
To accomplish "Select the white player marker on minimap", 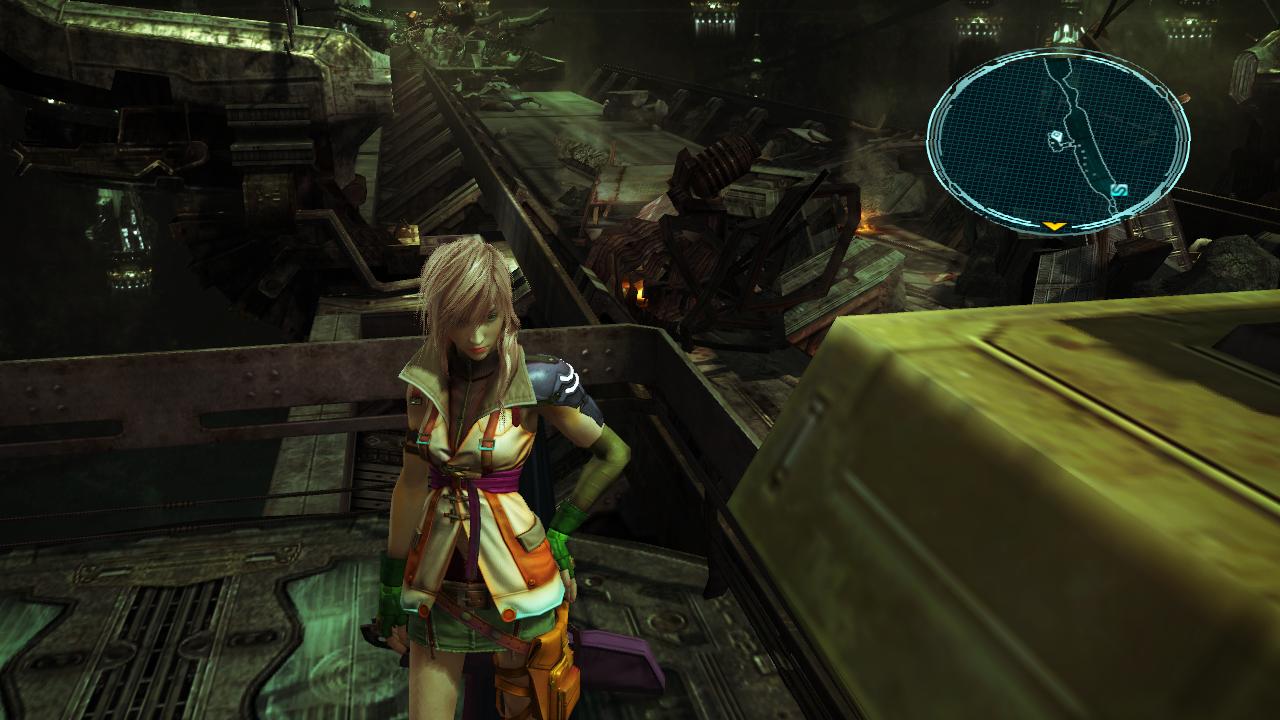I will (1056, 139).
